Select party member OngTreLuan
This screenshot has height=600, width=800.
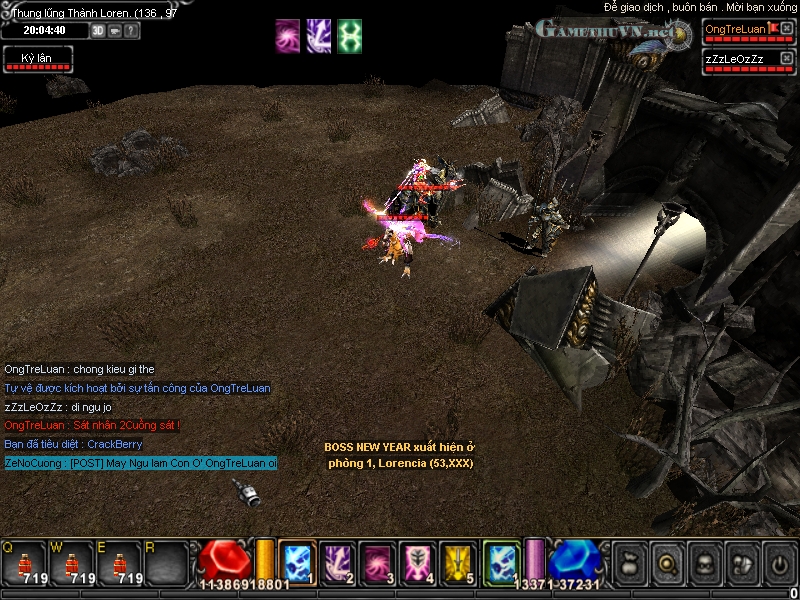point(735,30)
